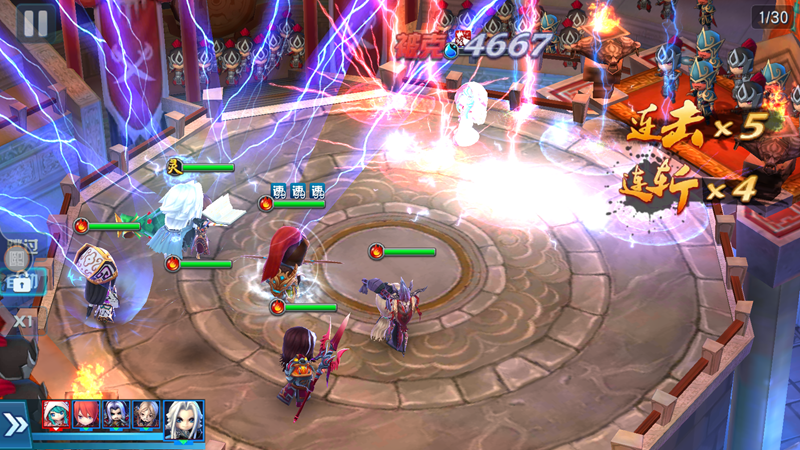This screenshot has width=800, height=450.
Task: Click the double-arrow fast-forward button
Action: pyautogui.click(x=16, y=425)
